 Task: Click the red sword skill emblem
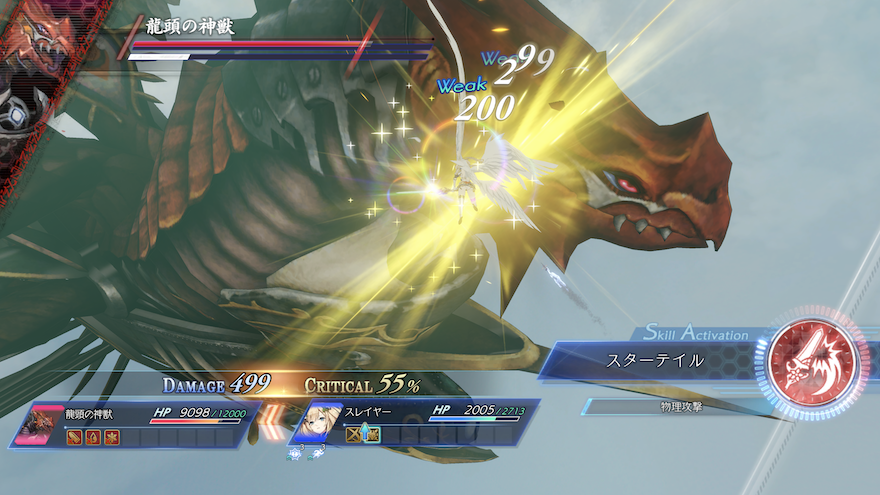pyautogui.click(x=810, y=359)
